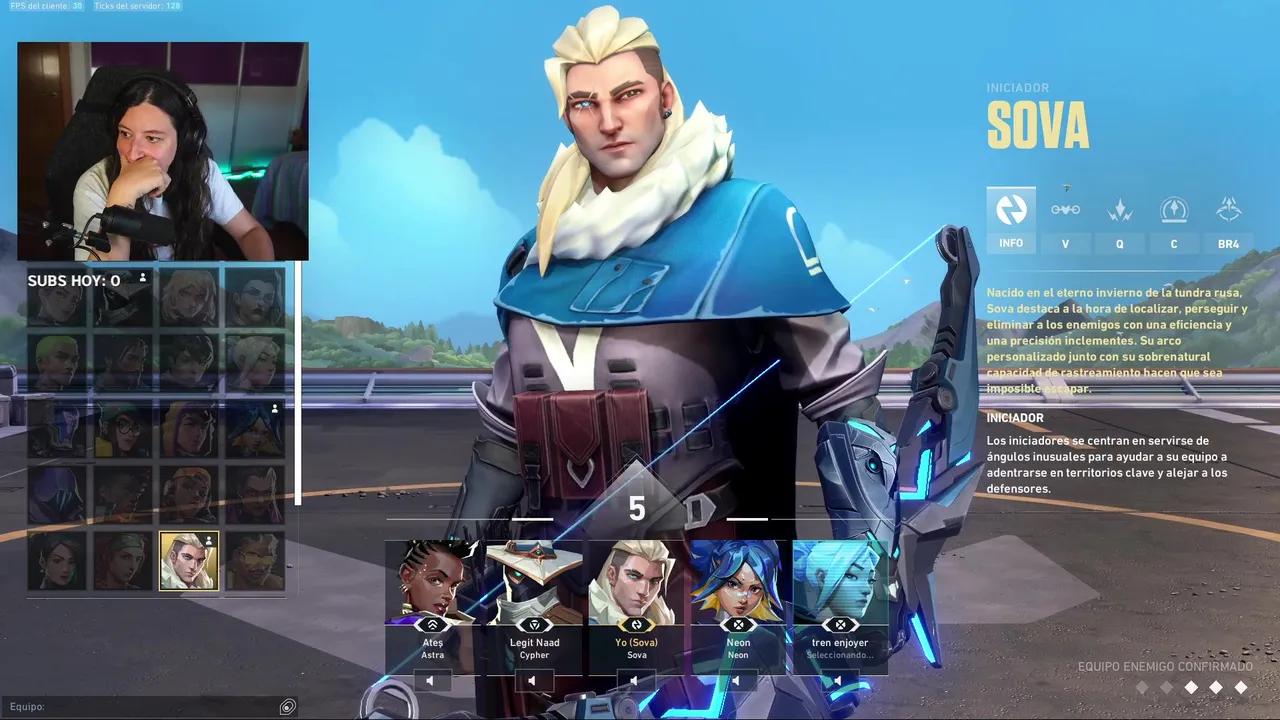This screenshot has height=720, width=1280.
Task: Mute Neon's voice chat
Action: (735, 680)
